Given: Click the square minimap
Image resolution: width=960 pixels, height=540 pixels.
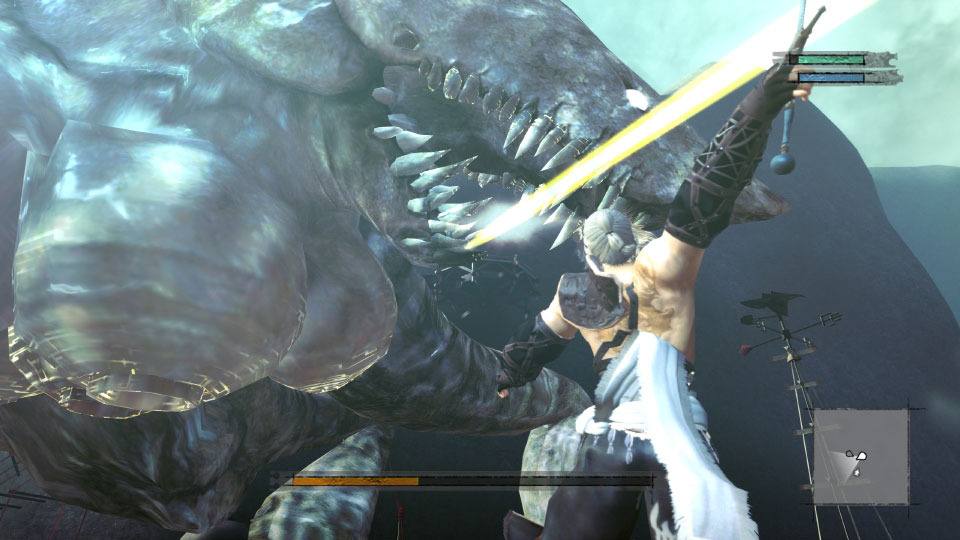Looking at the screenshot, I should coord(860,457).
